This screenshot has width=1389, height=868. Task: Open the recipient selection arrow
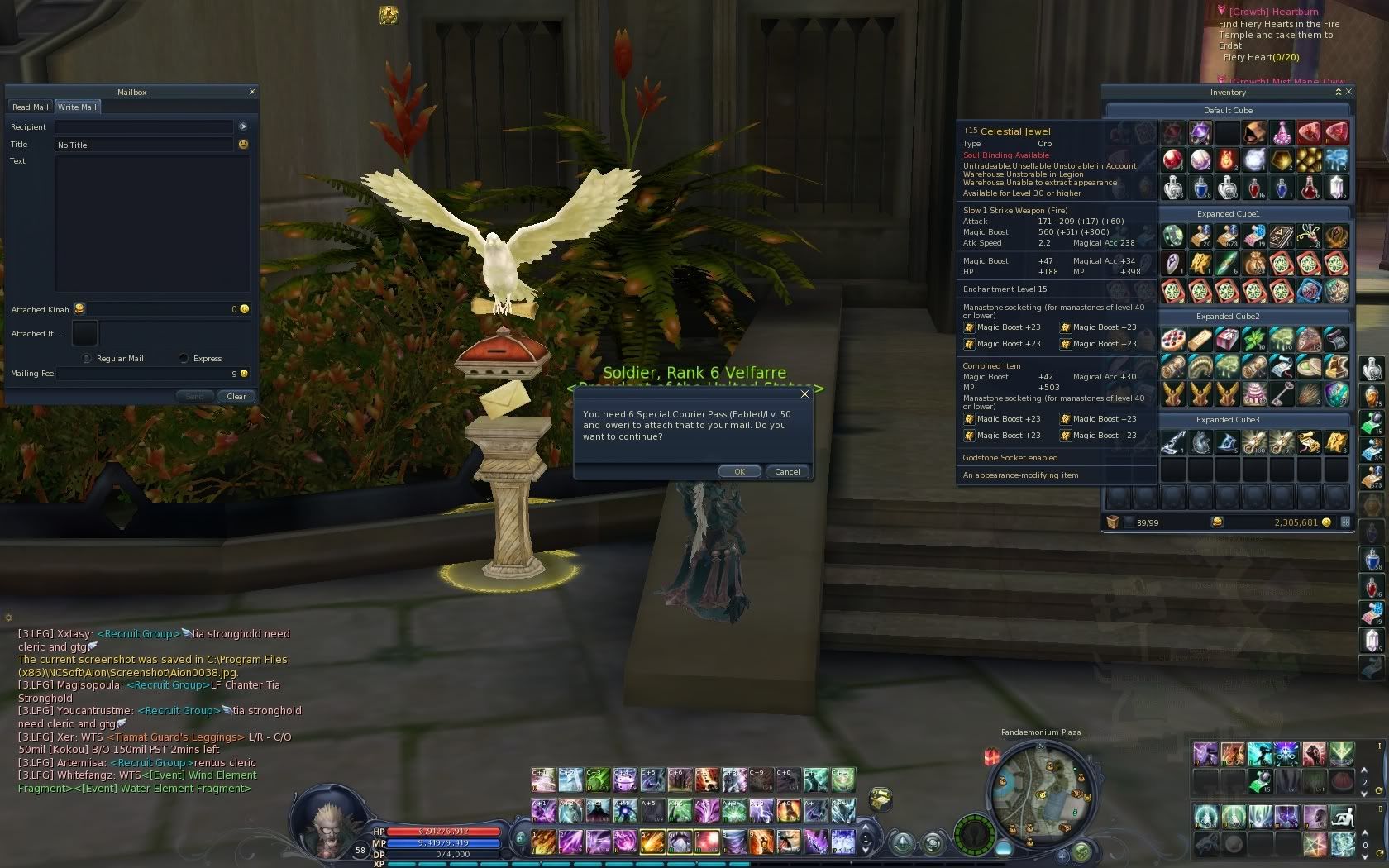tap(242, 126)
